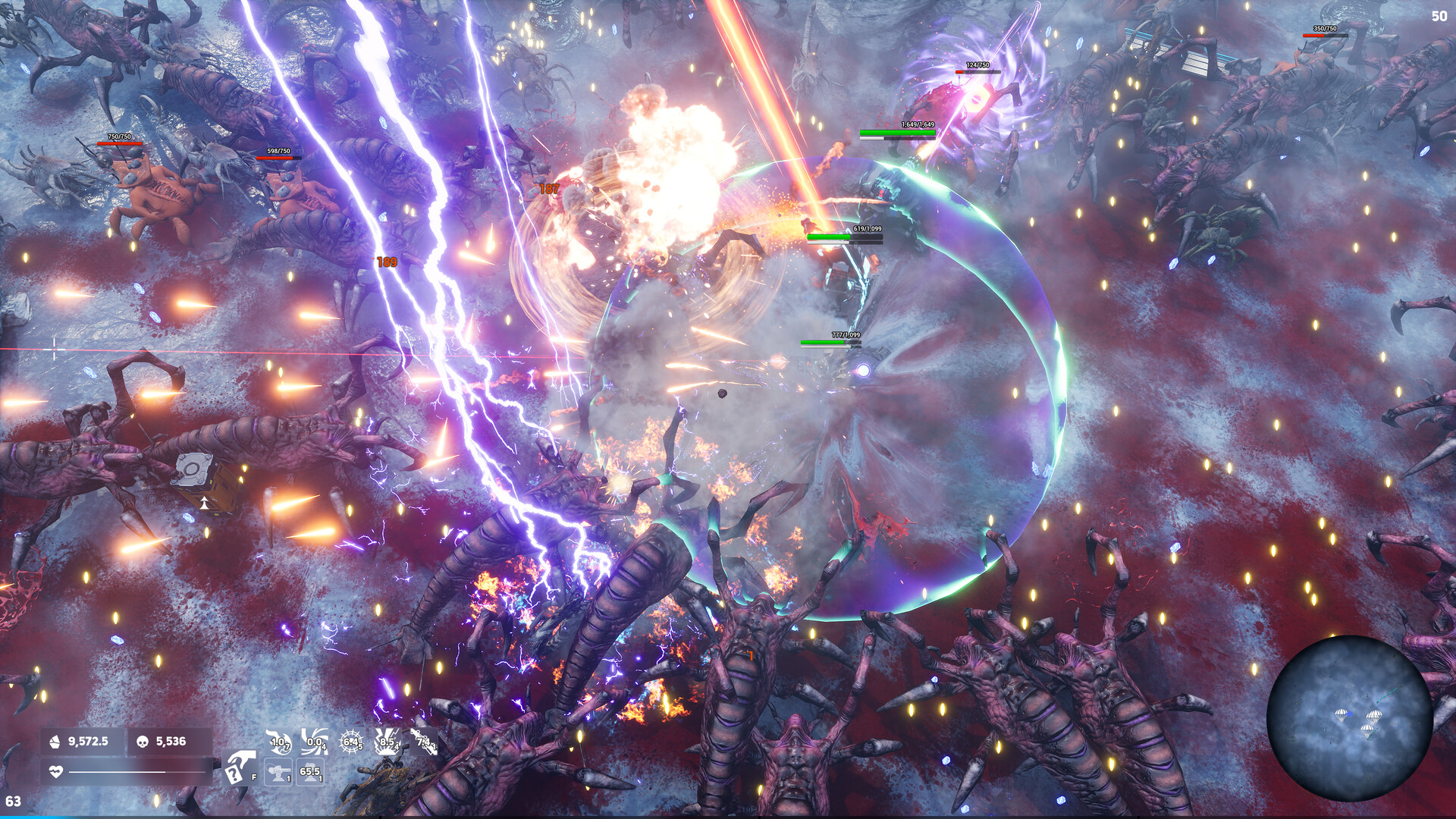Click the skull kill counter icon
The image size is (1456, 819).
[x=142, y=741]
